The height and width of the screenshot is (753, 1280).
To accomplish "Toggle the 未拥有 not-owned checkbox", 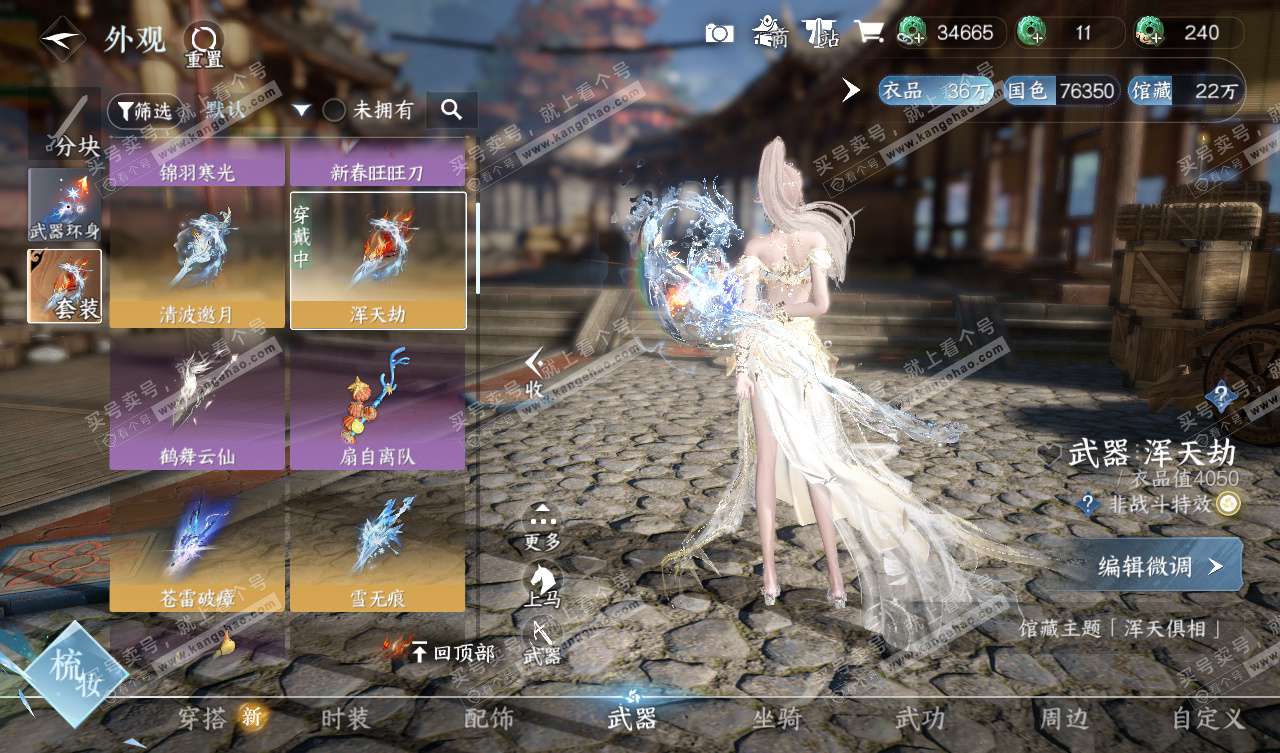I will [334, 110].
